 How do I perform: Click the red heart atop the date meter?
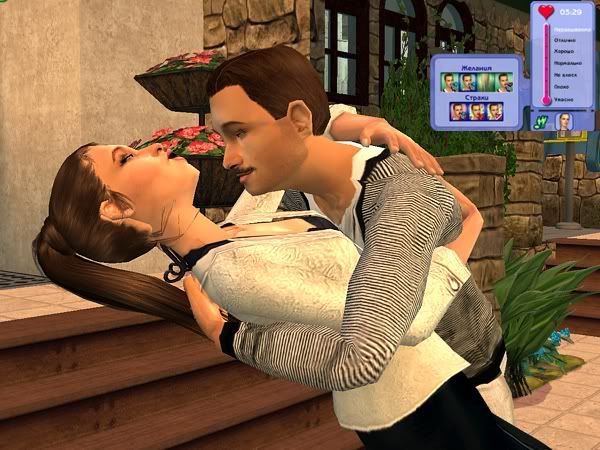point(546,14)
